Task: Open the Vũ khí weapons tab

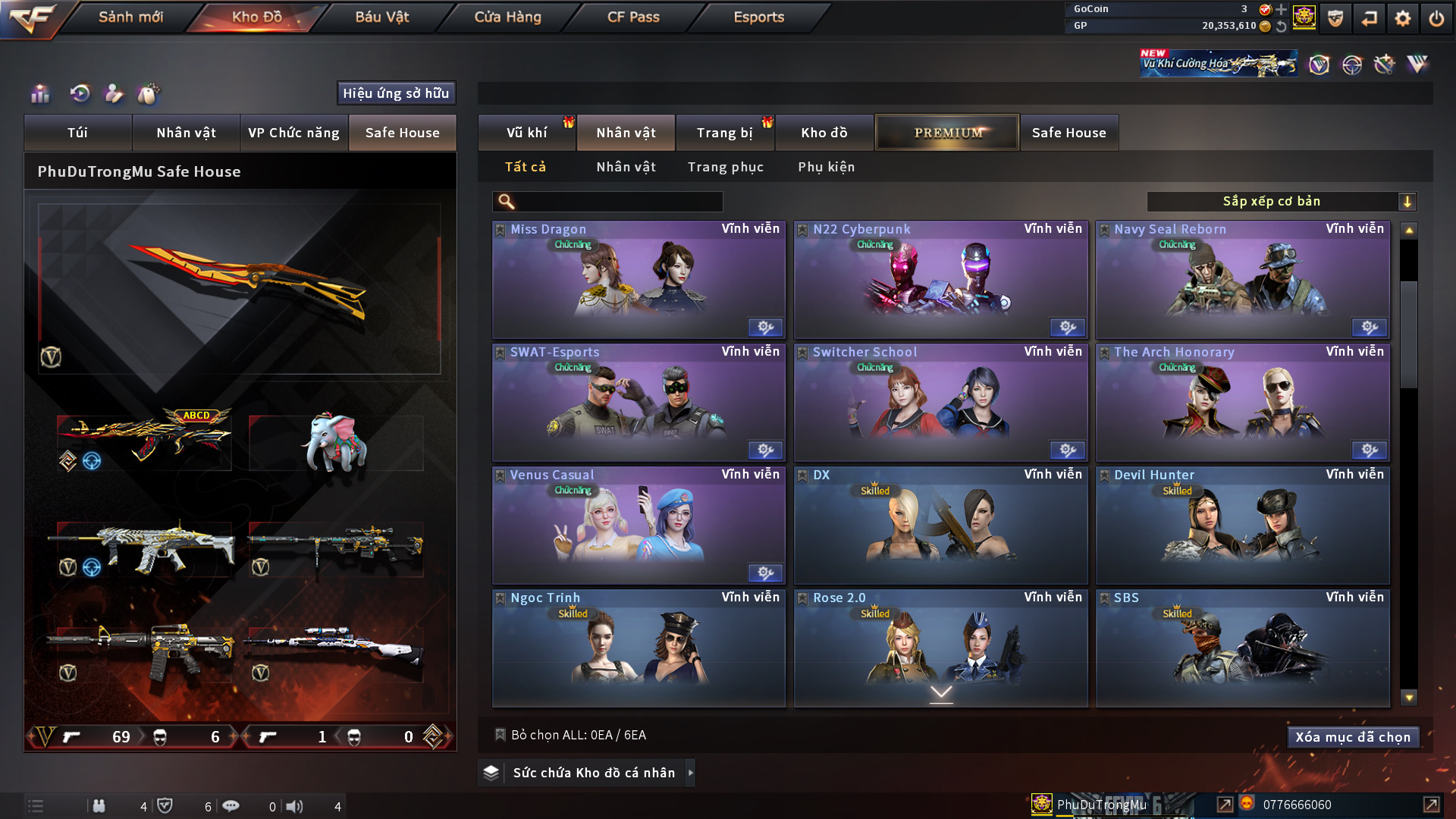Action: pos(526,133)
